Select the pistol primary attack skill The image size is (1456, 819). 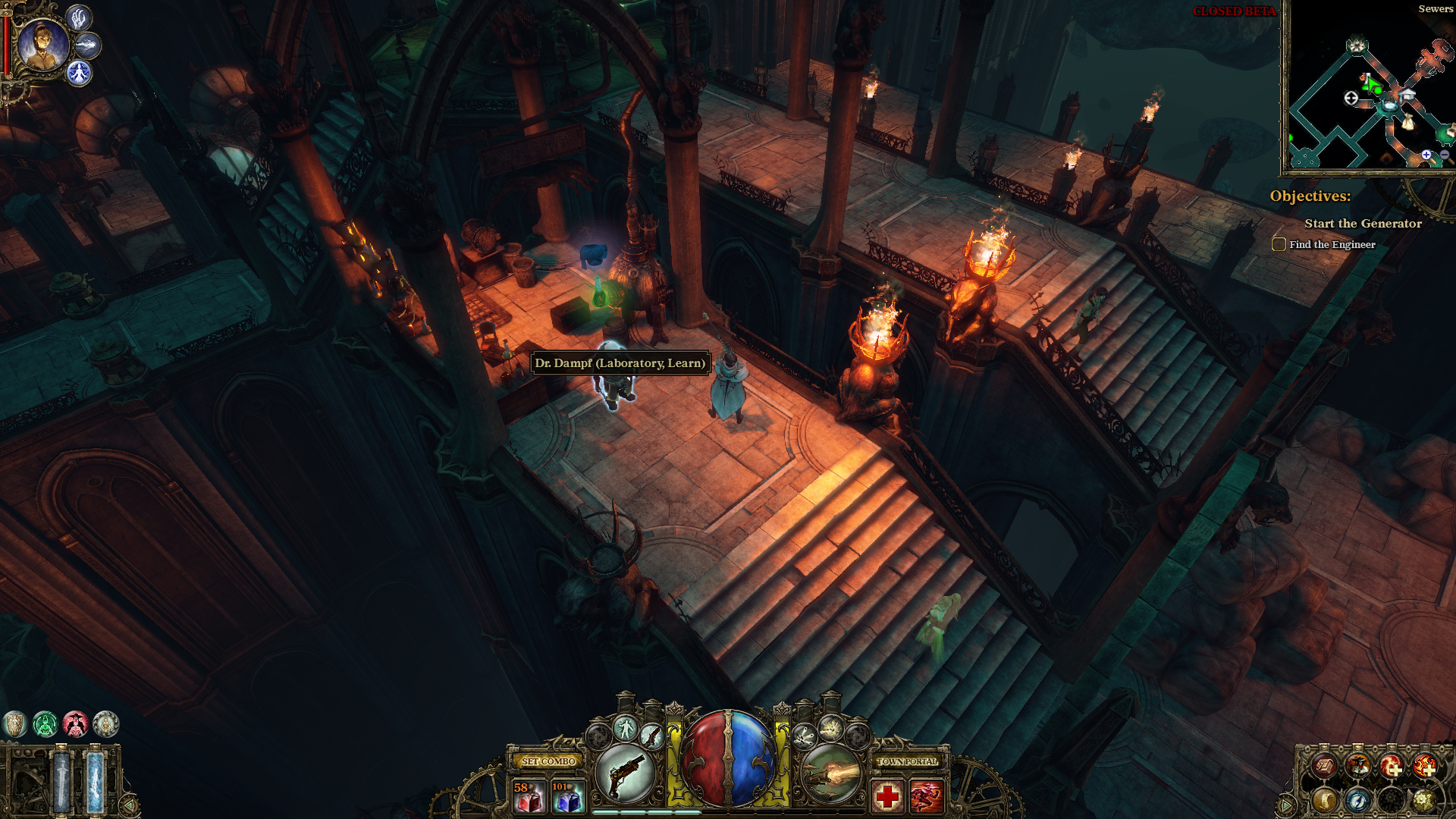626,773
